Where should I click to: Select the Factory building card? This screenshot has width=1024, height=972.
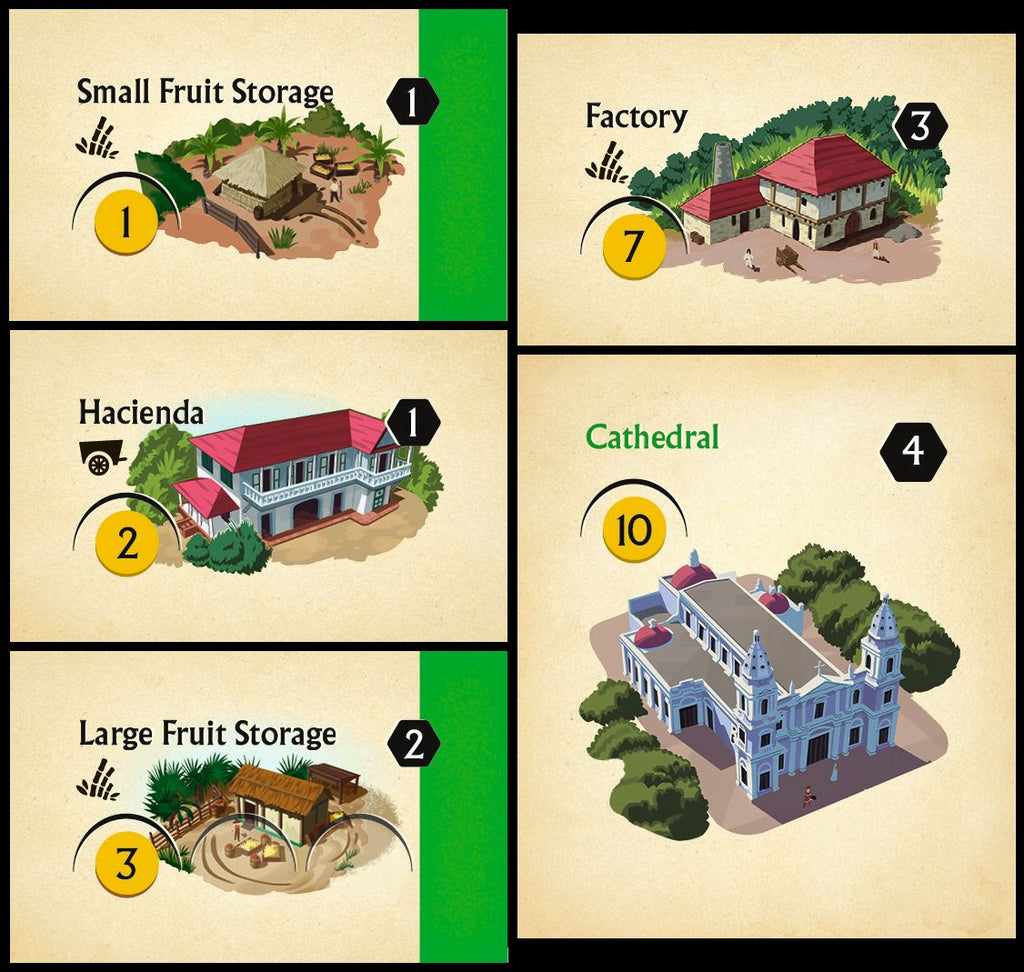click(x=765, y=189)
